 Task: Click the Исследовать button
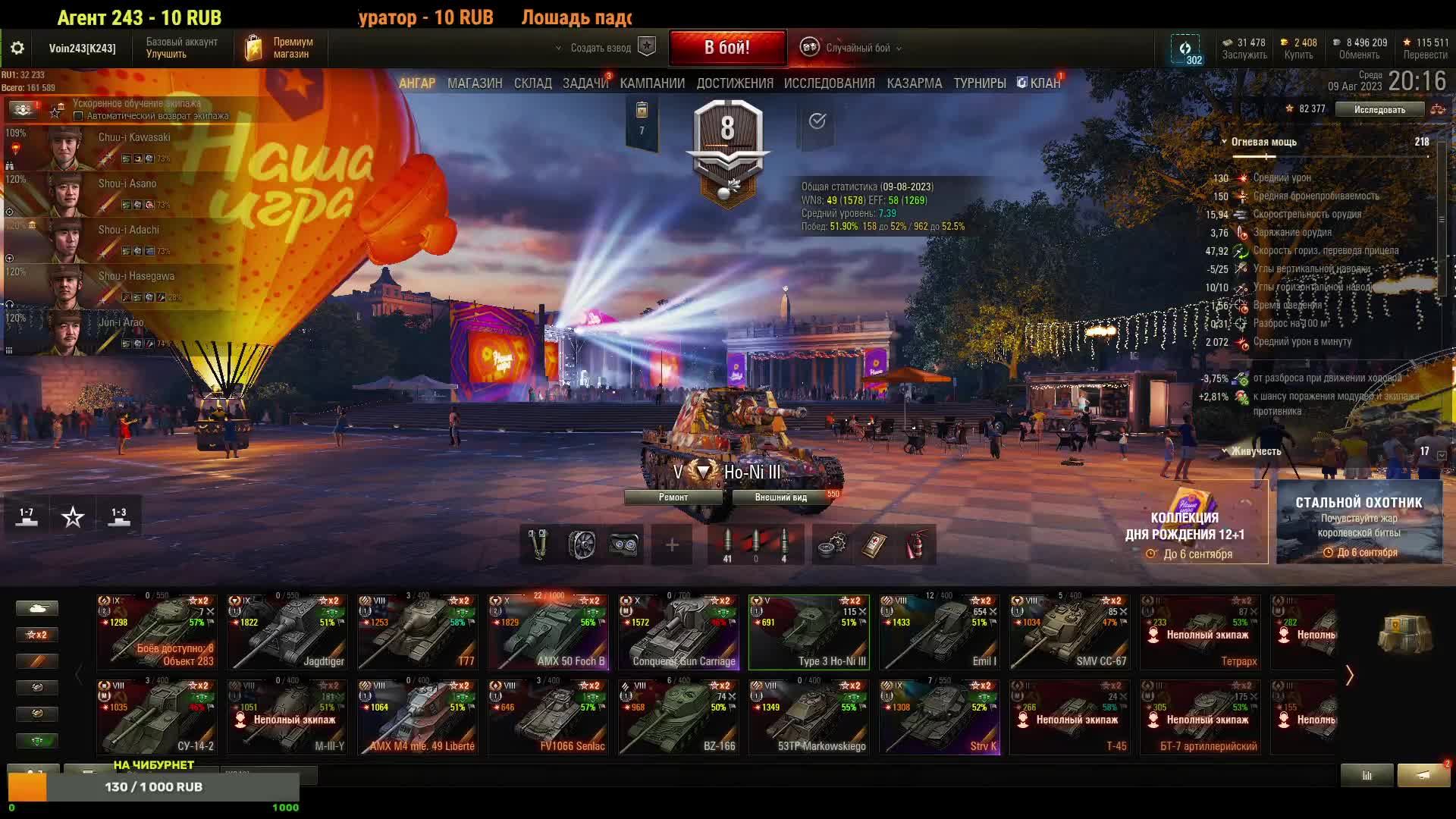(x=1379, y=110)
